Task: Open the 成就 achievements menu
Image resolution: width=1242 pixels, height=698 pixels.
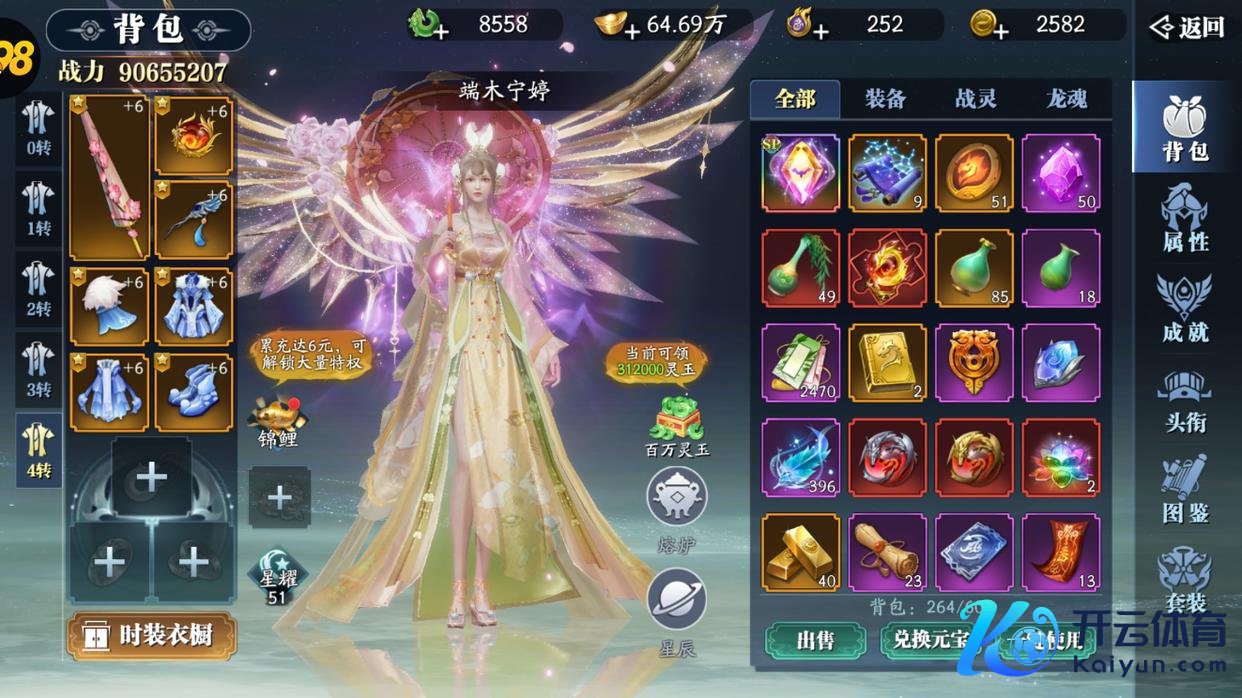Action: pyautogui.click(x=1186, y=308)
